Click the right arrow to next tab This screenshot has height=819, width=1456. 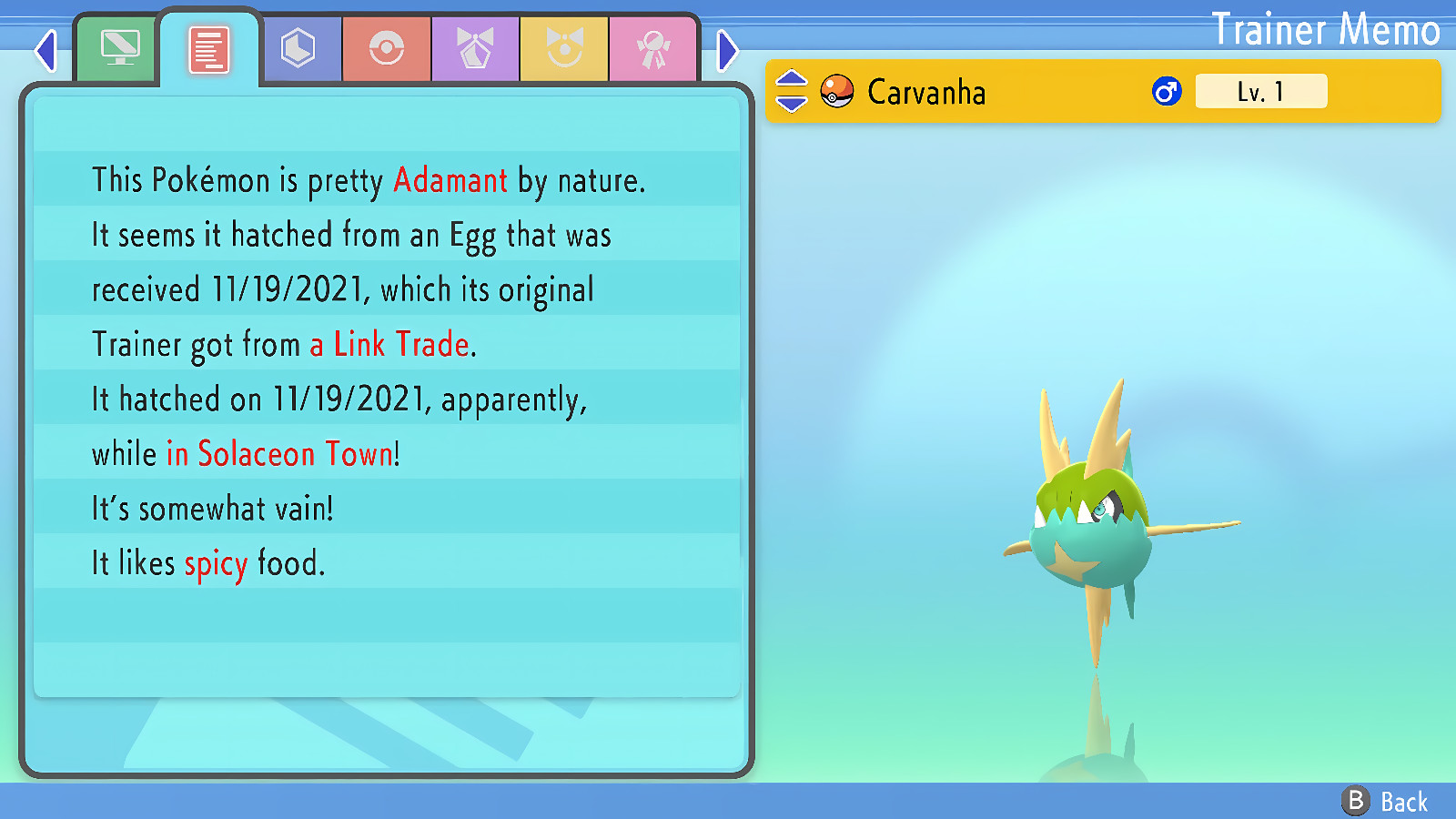tap(726, 51)
